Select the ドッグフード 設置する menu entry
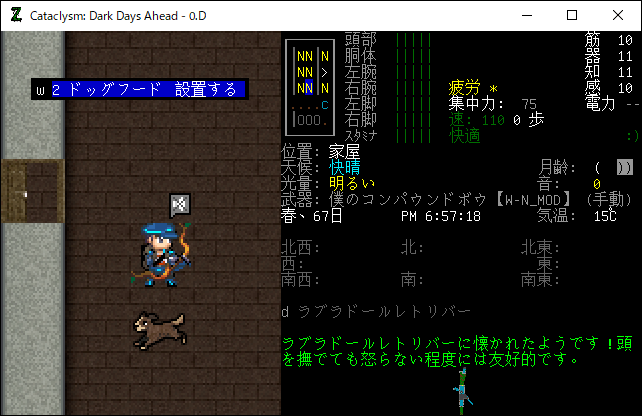Viewport: 642px width, 416px height. click(140, 90)
